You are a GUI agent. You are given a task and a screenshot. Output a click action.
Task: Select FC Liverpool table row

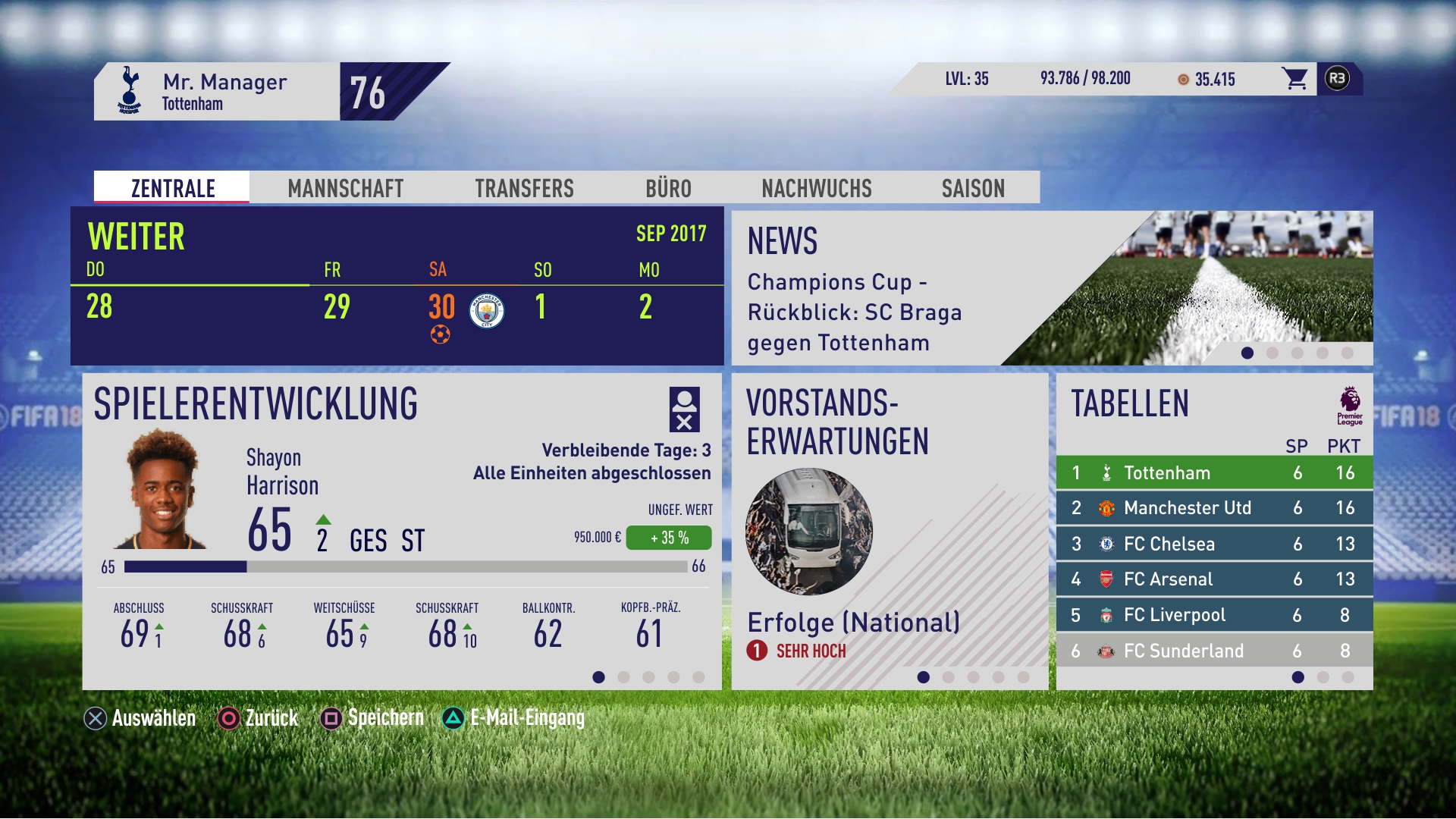[1213, 615]
